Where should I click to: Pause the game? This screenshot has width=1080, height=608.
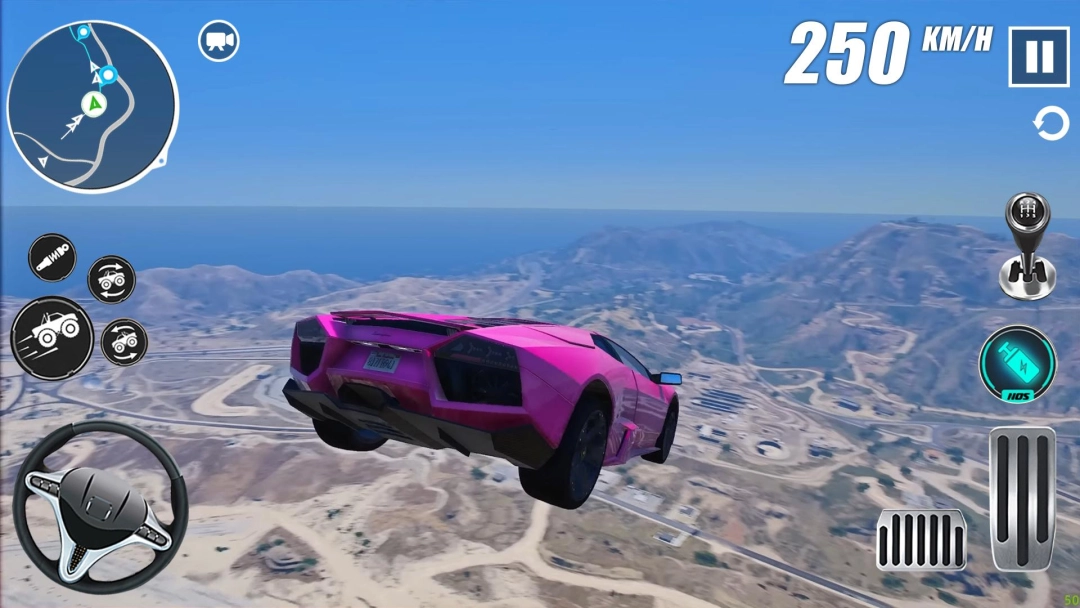[1039, 57]
